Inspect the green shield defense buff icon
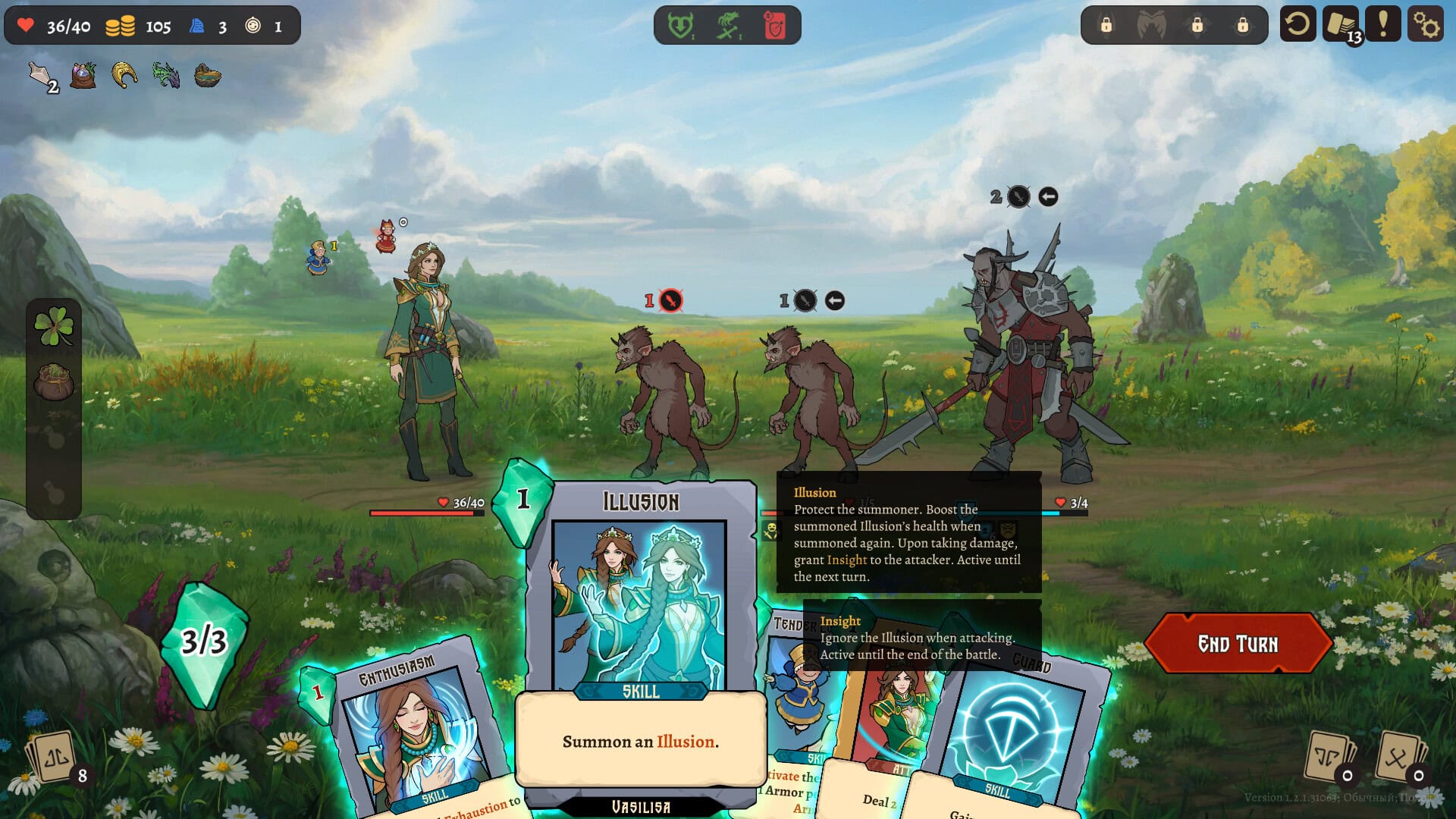This screenshot has height=819, width=1456. click(x=679, y=24)
